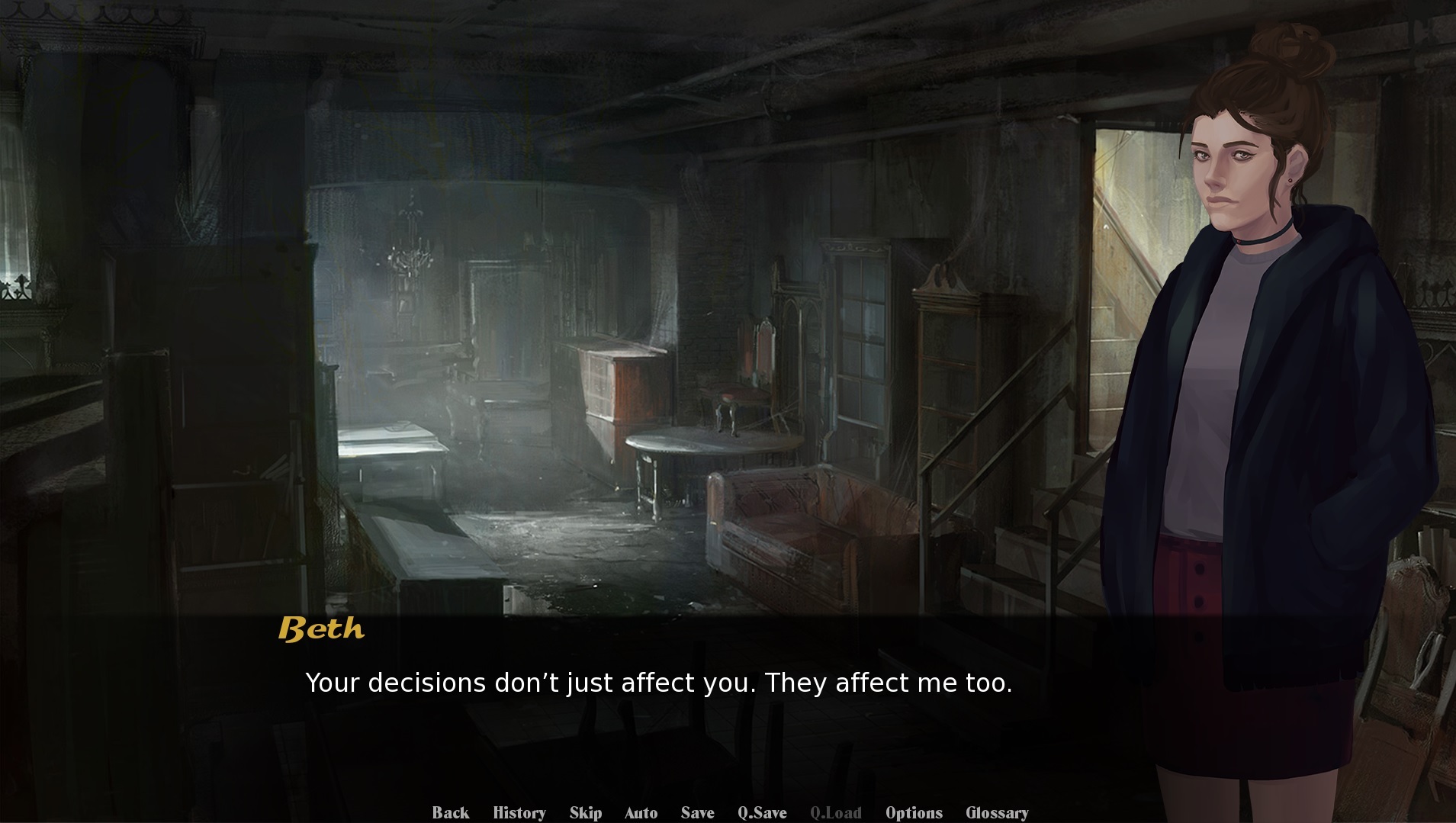Open the History log
The image size is (1456, 823).
tap(519, 812)
